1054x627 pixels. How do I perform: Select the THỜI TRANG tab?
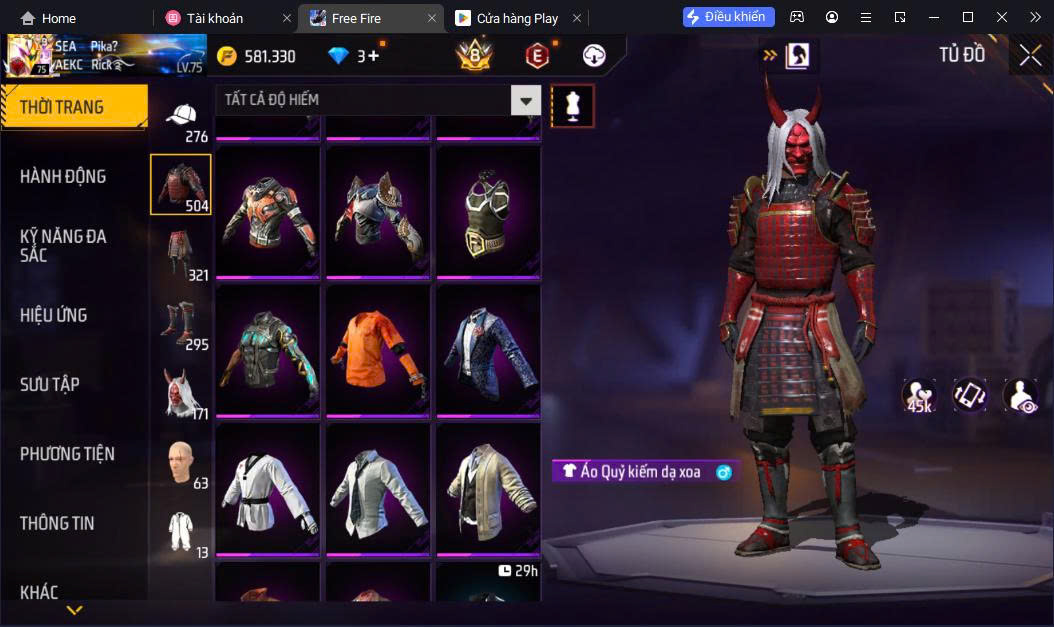pyautogui.click(x=73, y=107)
